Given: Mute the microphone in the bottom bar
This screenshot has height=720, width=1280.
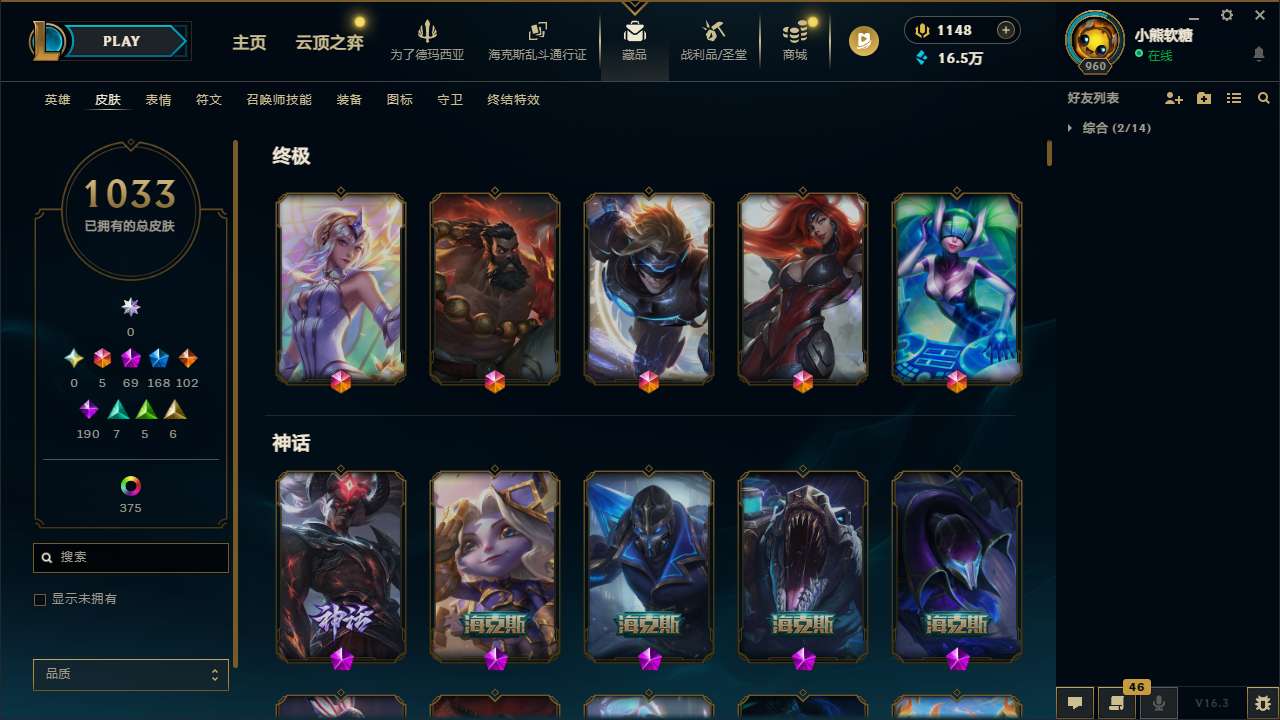Looking at the screenshot, I should [x=1158, y=703].
